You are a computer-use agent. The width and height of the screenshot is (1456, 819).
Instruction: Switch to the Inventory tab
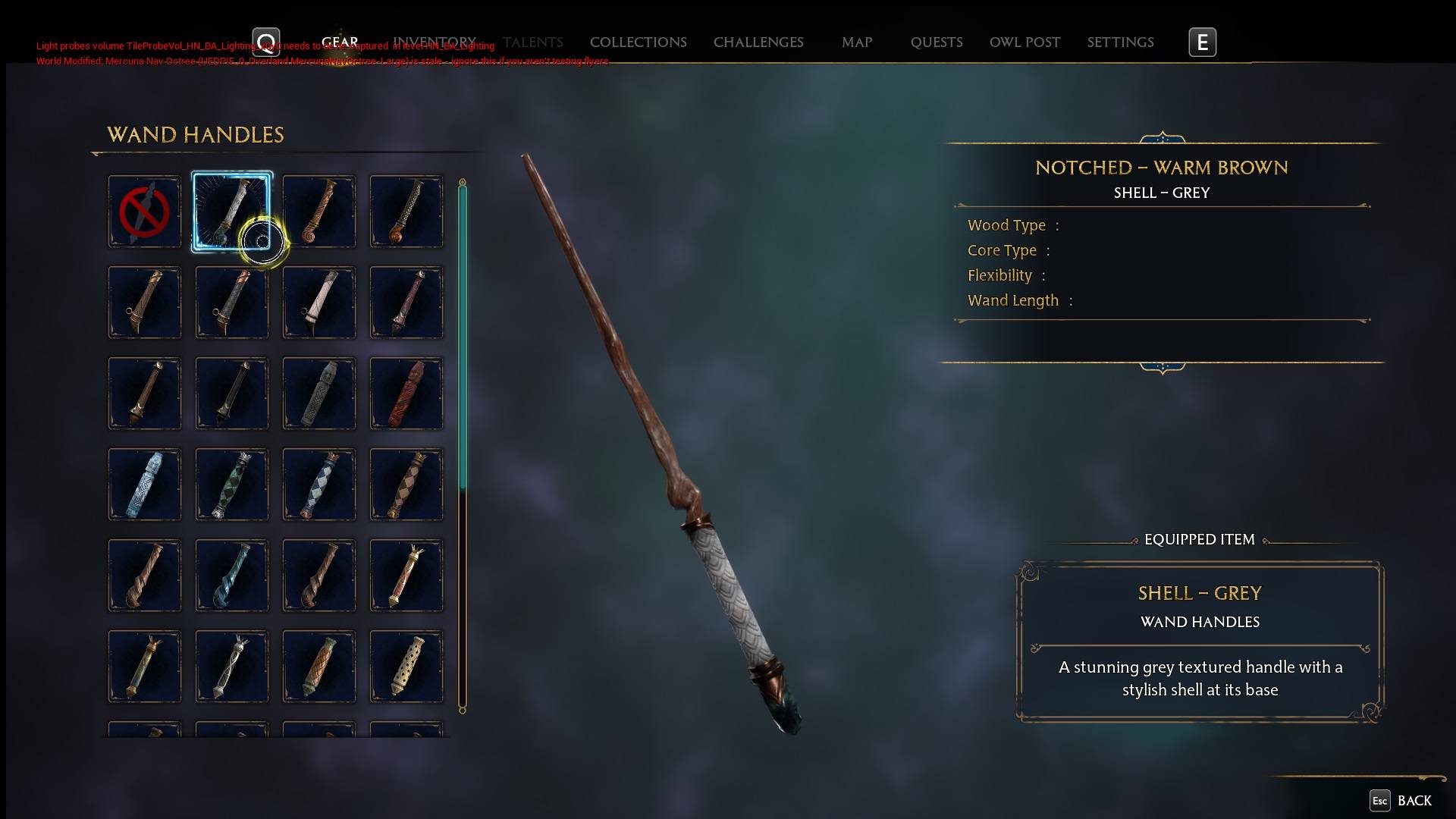[x=435, y=42]
